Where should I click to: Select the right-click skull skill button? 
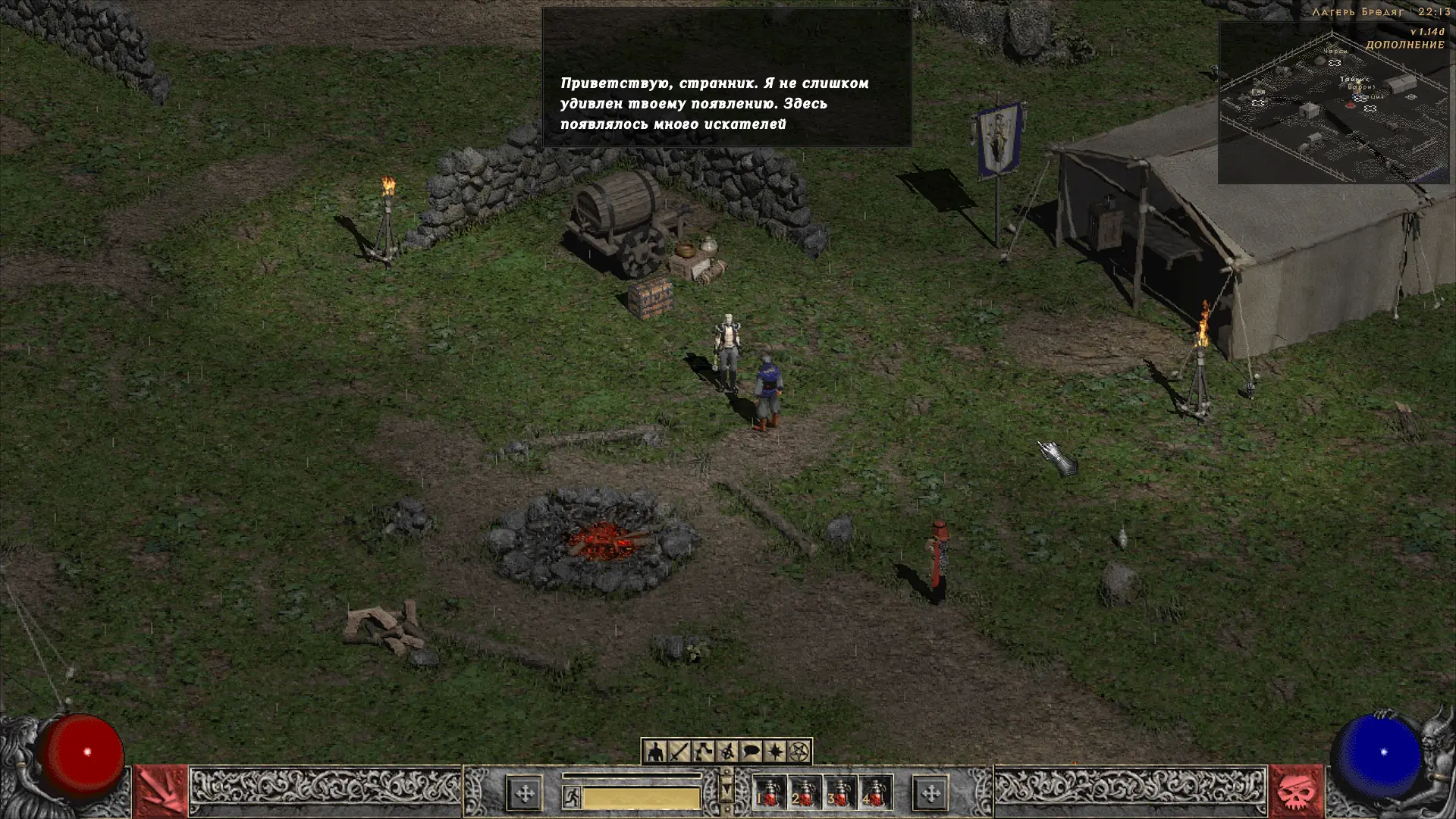point(1295,792)
